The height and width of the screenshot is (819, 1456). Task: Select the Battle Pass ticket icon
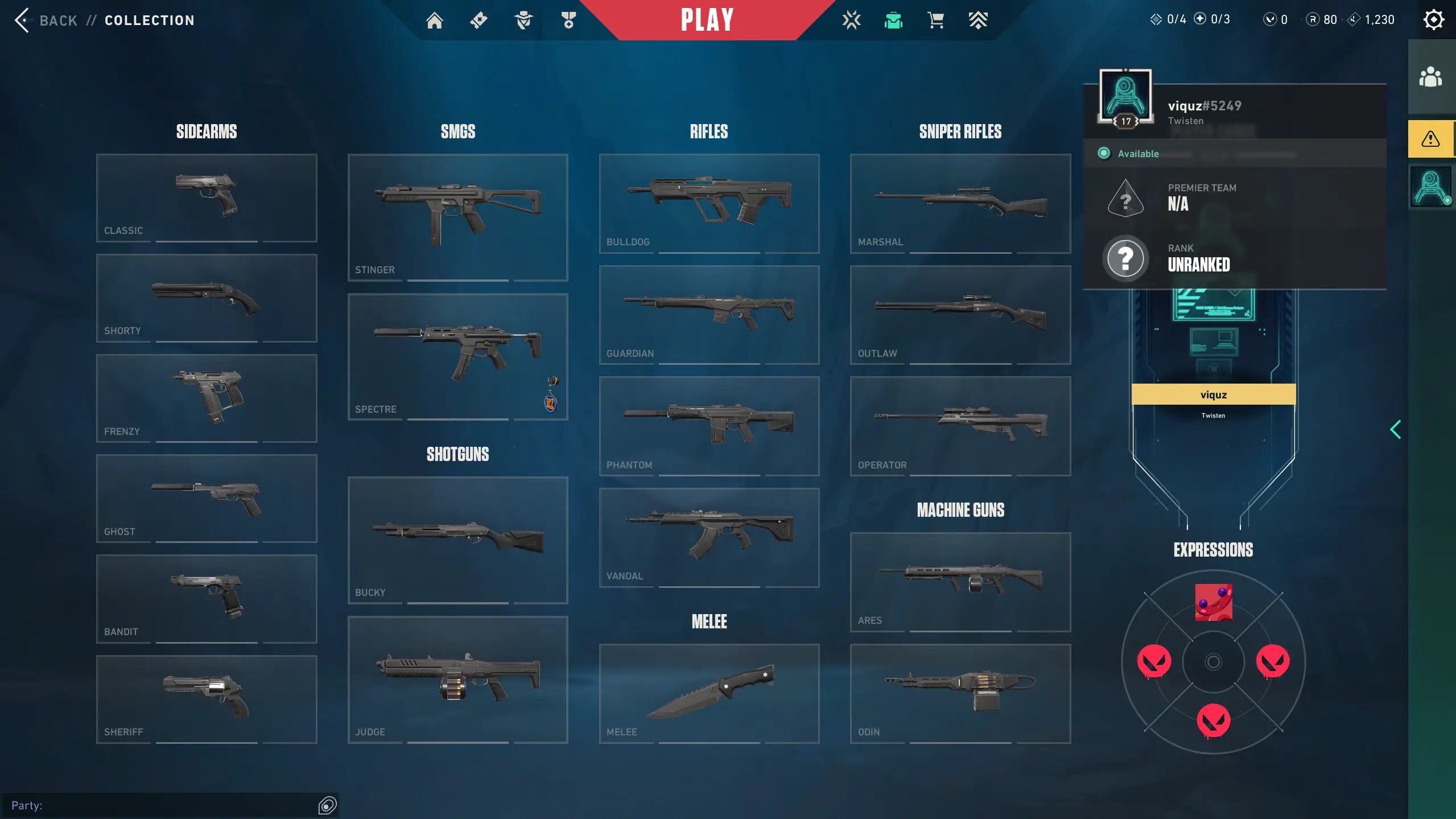[477, 20]
